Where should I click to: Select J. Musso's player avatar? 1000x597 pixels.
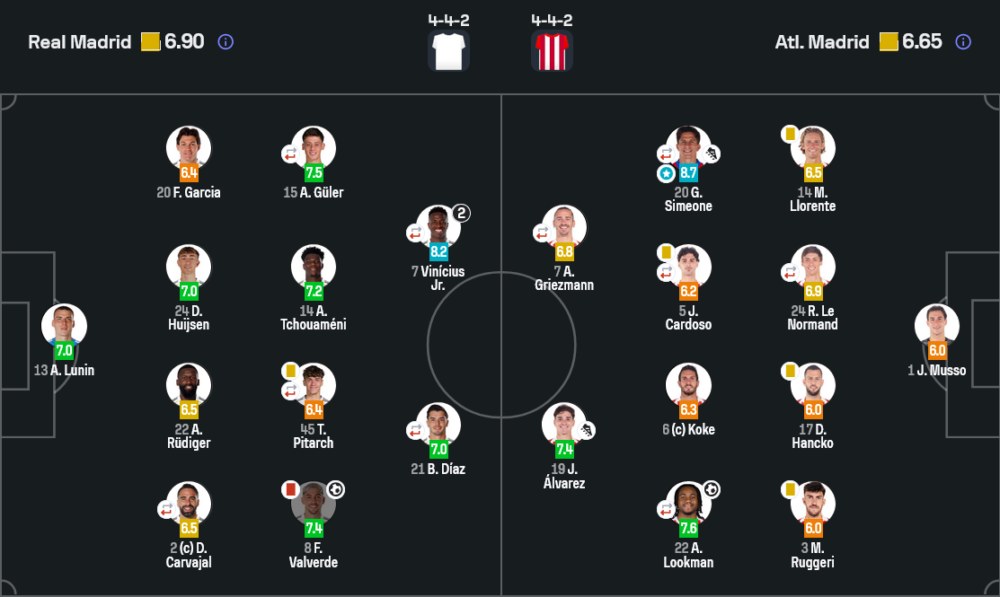click(x=937, y=327)
